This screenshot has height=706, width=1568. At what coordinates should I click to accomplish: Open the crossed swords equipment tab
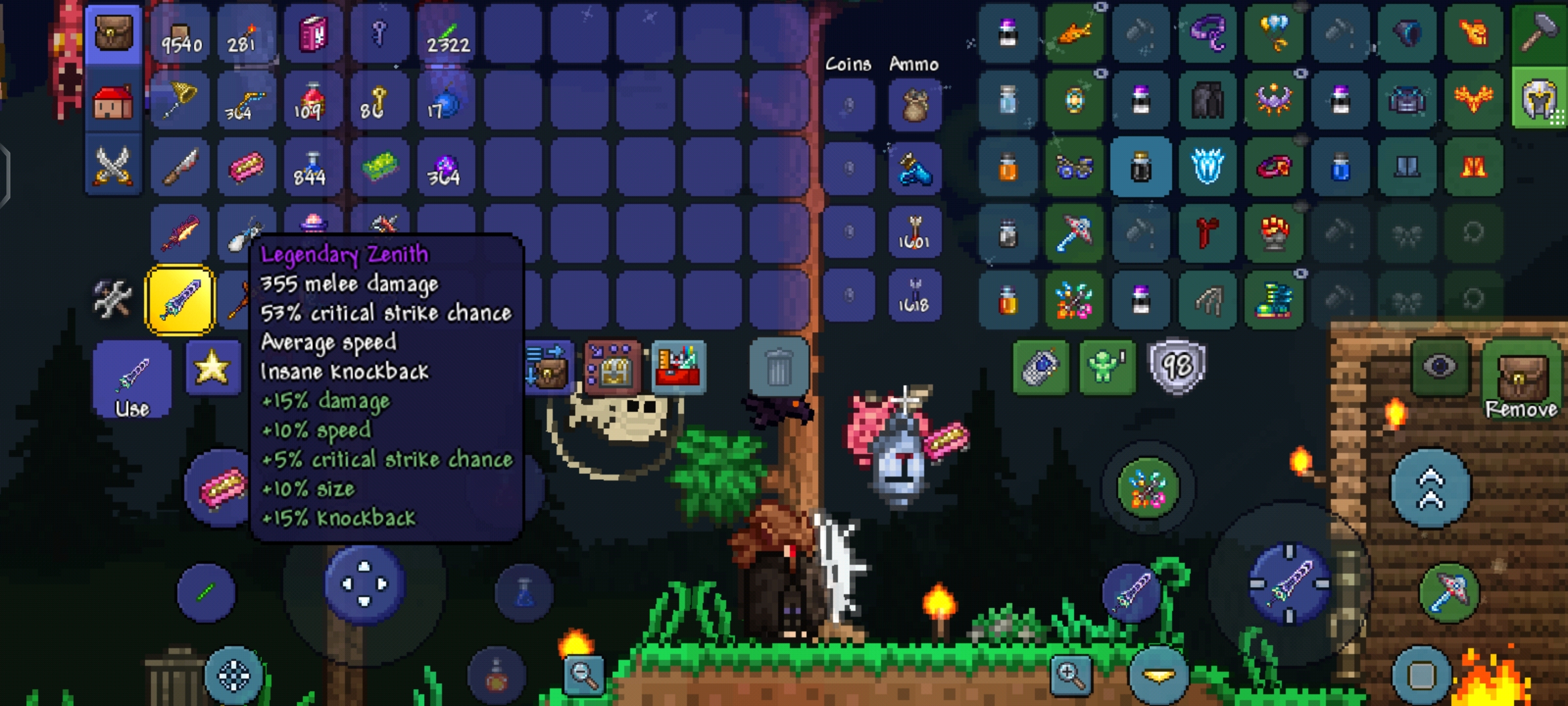[x=114, y=166]
